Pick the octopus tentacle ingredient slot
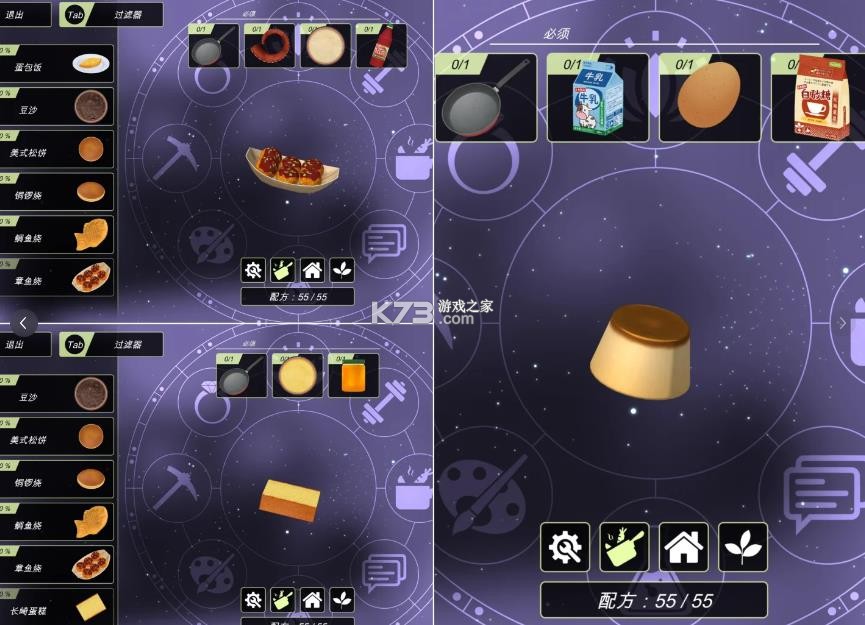 pyautogui.click(x=270, y=46)
